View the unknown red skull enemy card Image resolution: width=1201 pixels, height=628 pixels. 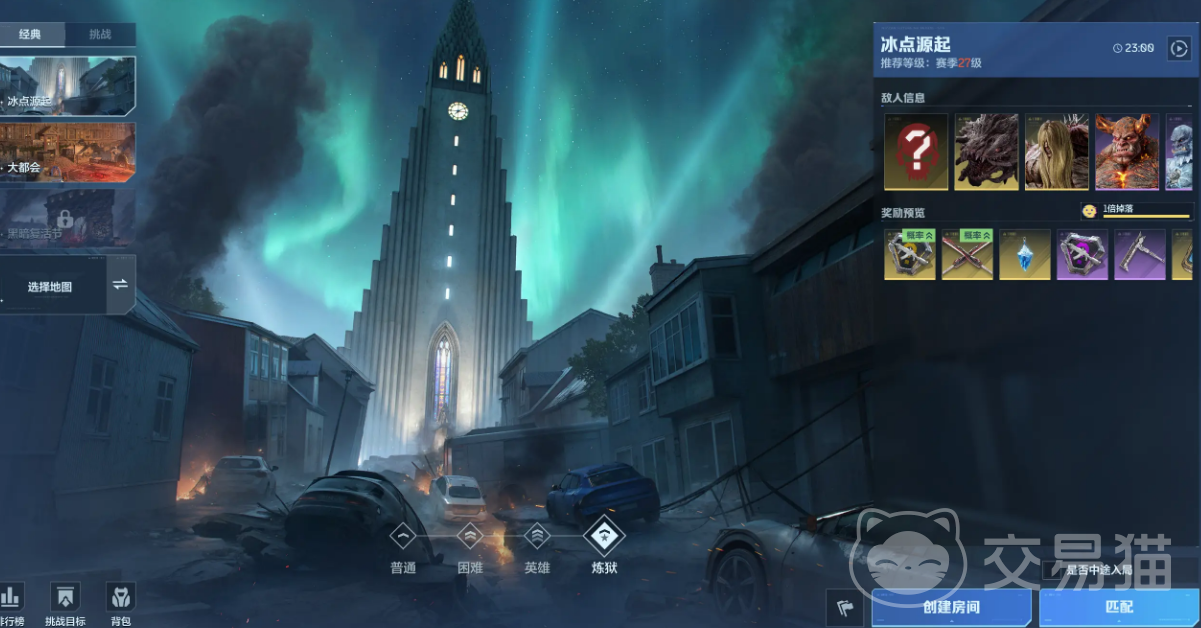(916, 152)
